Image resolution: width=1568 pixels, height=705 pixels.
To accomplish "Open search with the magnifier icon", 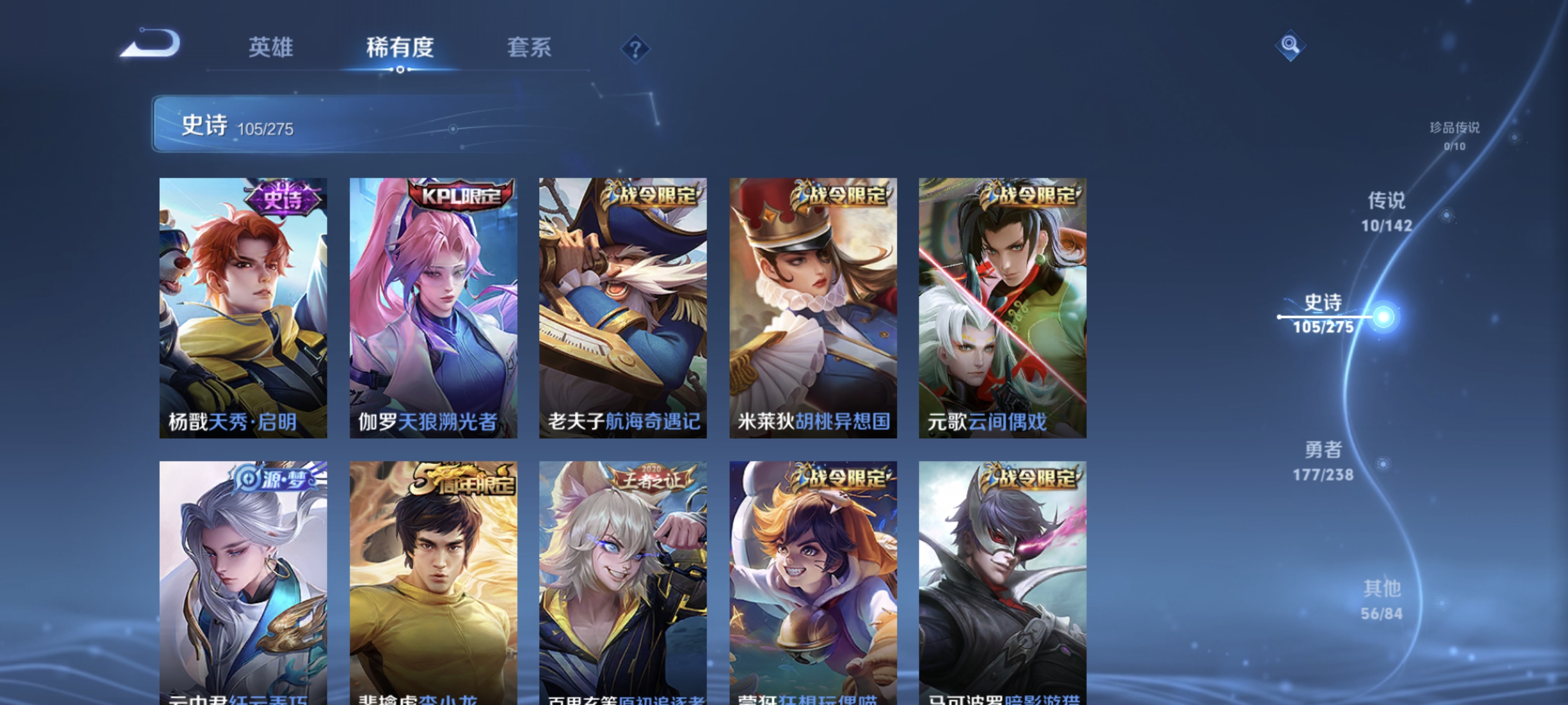I will click(1290, 45).
